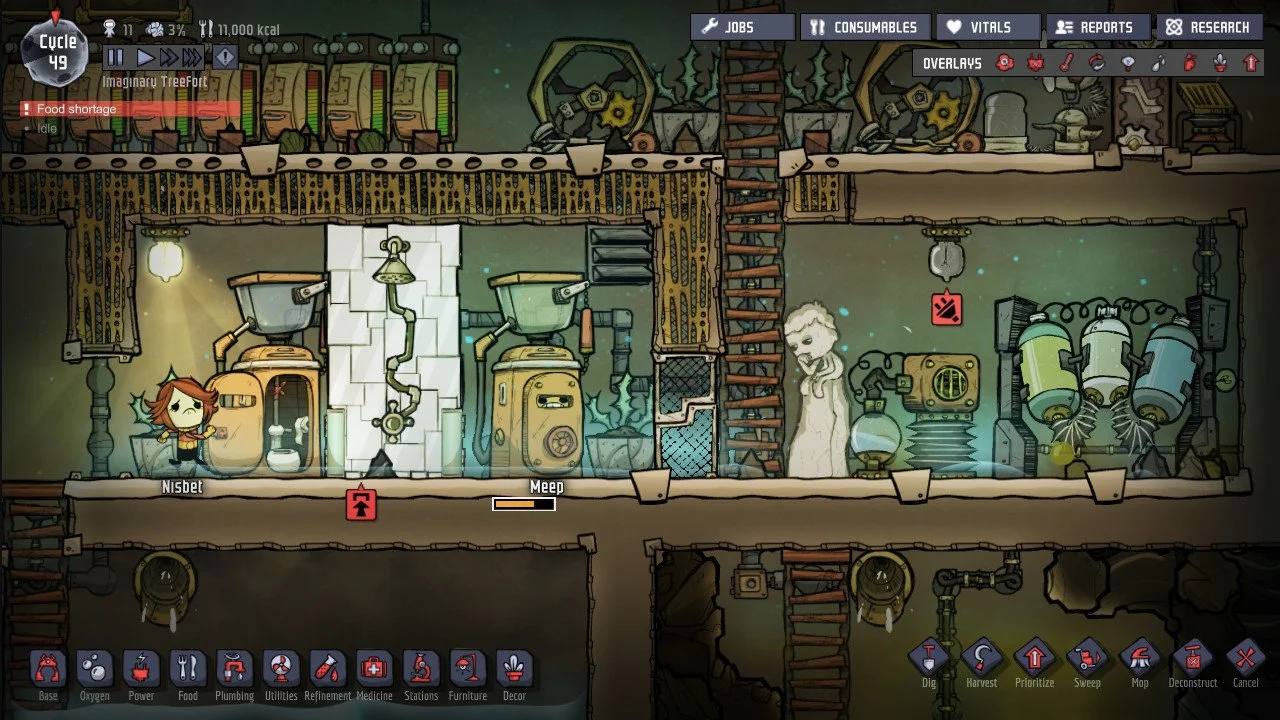Screen dimensions: 1280x720
Task: Open the Vitals tab
Action: [987, 27]
